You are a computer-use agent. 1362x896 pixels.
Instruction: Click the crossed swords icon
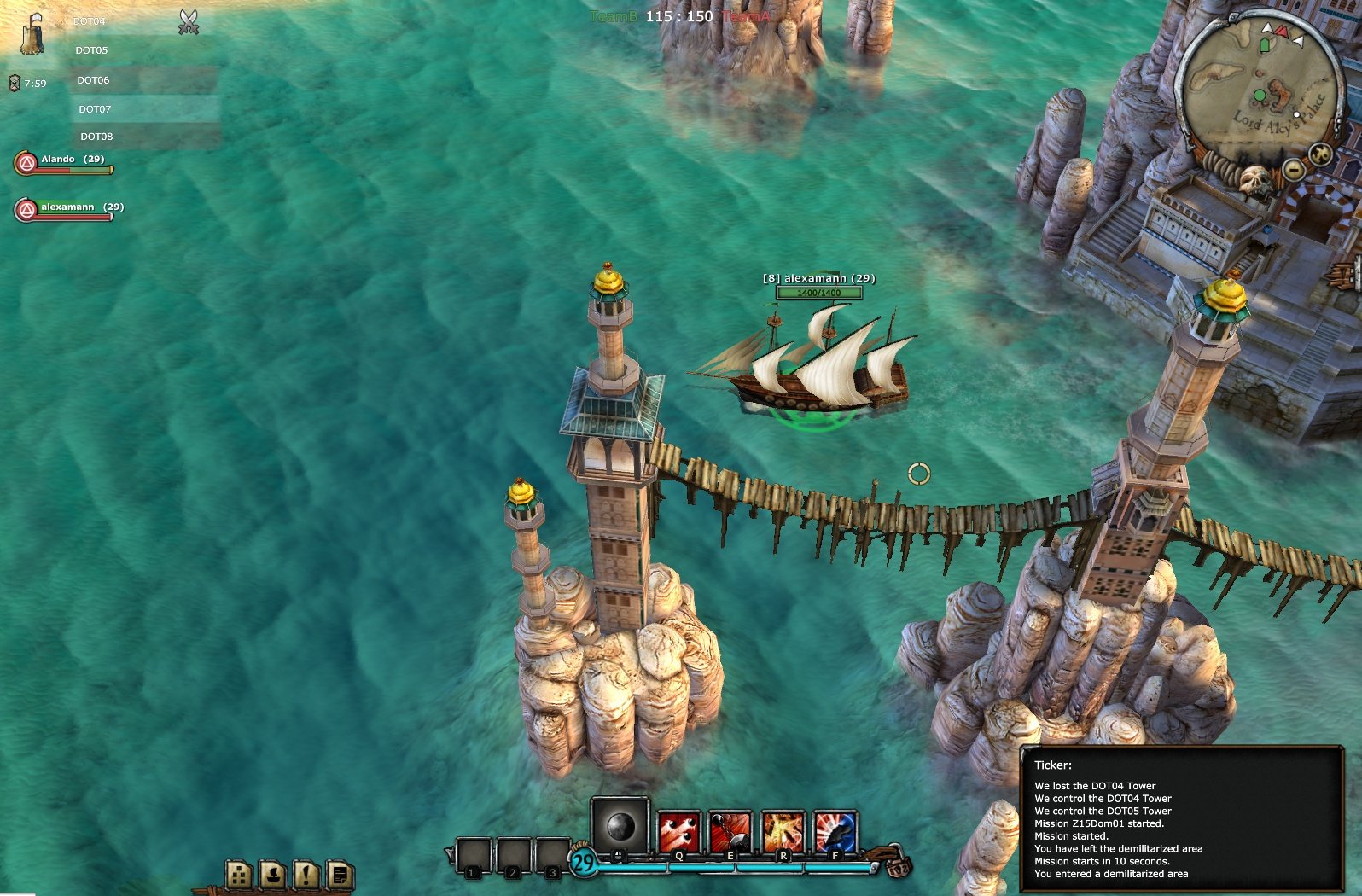(x=189, y=22)
